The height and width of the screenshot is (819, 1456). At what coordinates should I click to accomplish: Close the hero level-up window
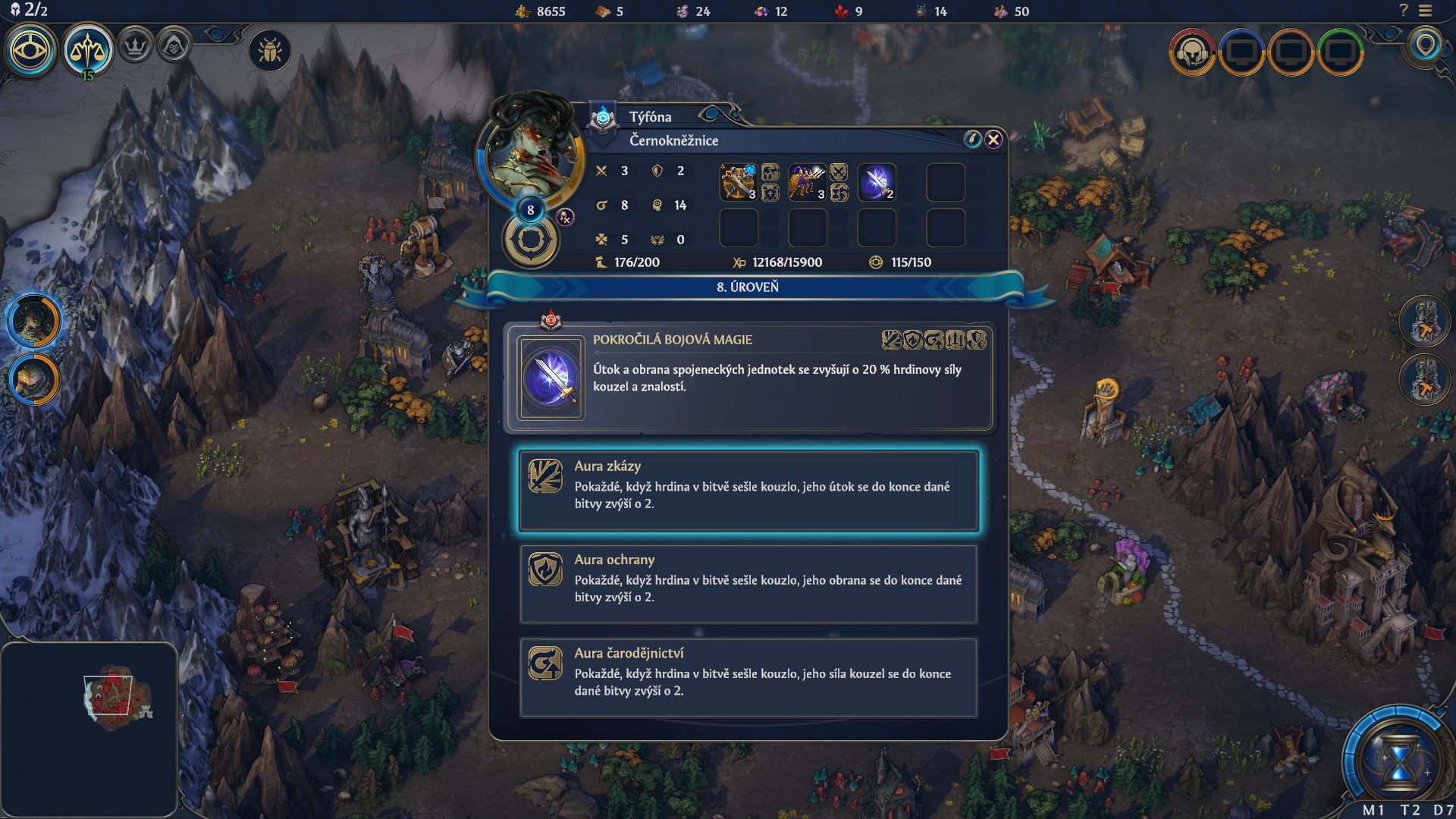(993, 139)
